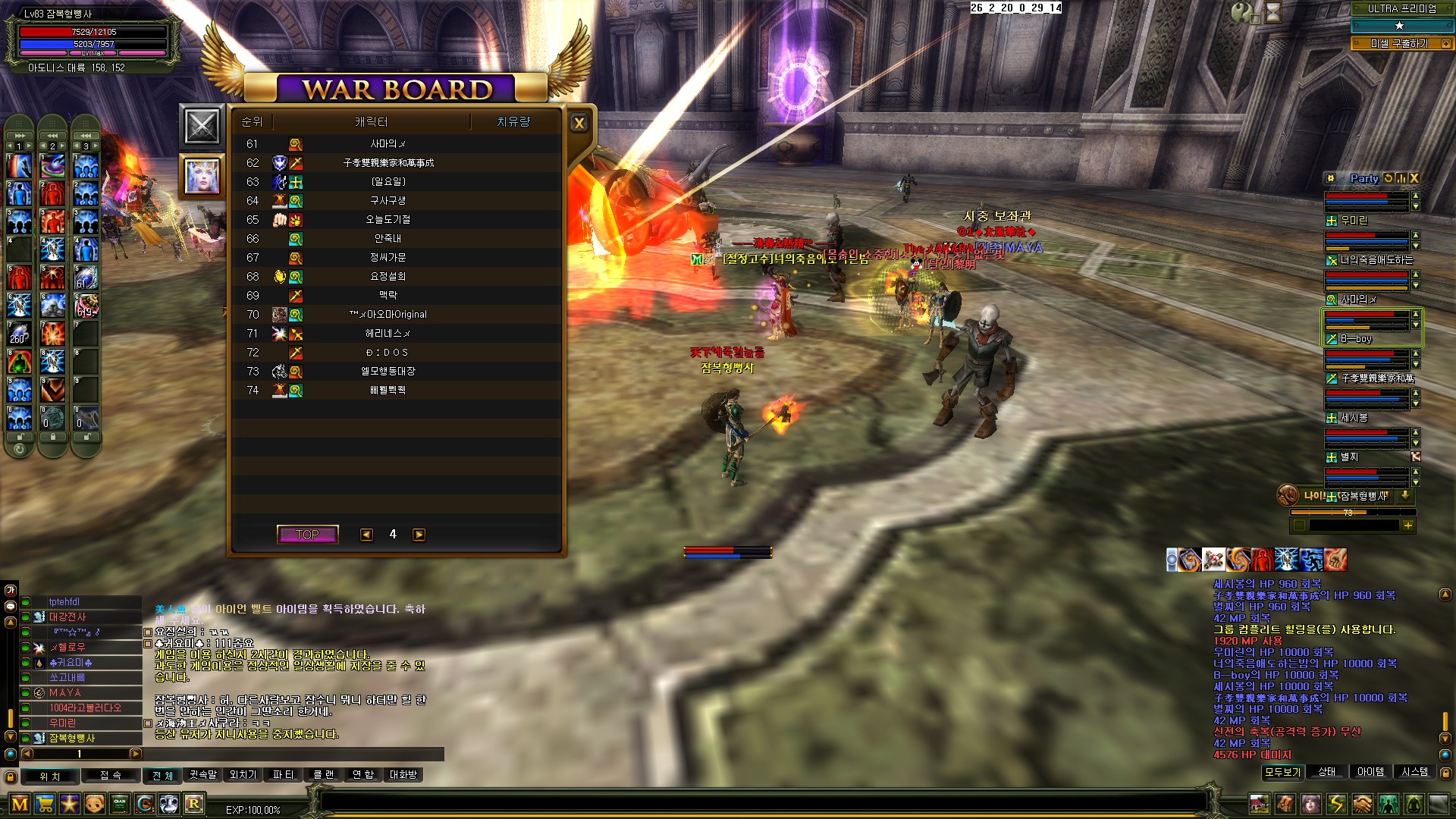Switch chat to 파티 tab
Screen dimensions: 1456x819
pyautogui.click(x=283, y=775)
